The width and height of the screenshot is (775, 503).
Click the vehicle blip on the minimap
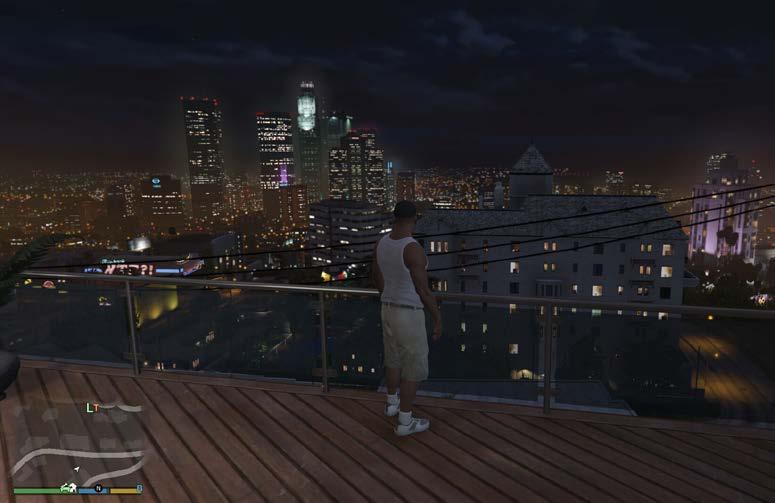[x=68, y=487]
